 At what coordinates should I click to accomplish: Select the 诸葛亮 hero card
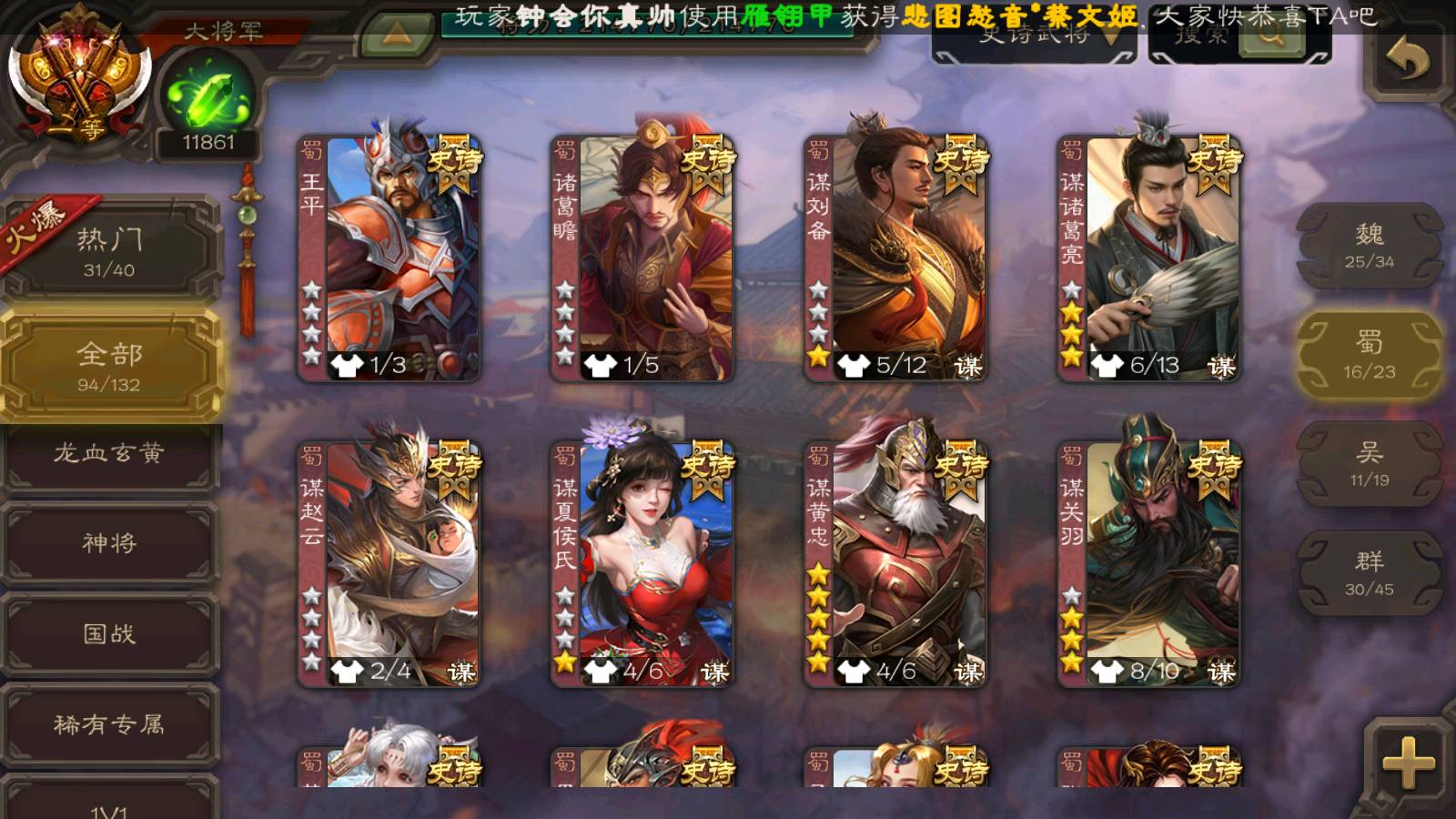(x=1148, y=258)
